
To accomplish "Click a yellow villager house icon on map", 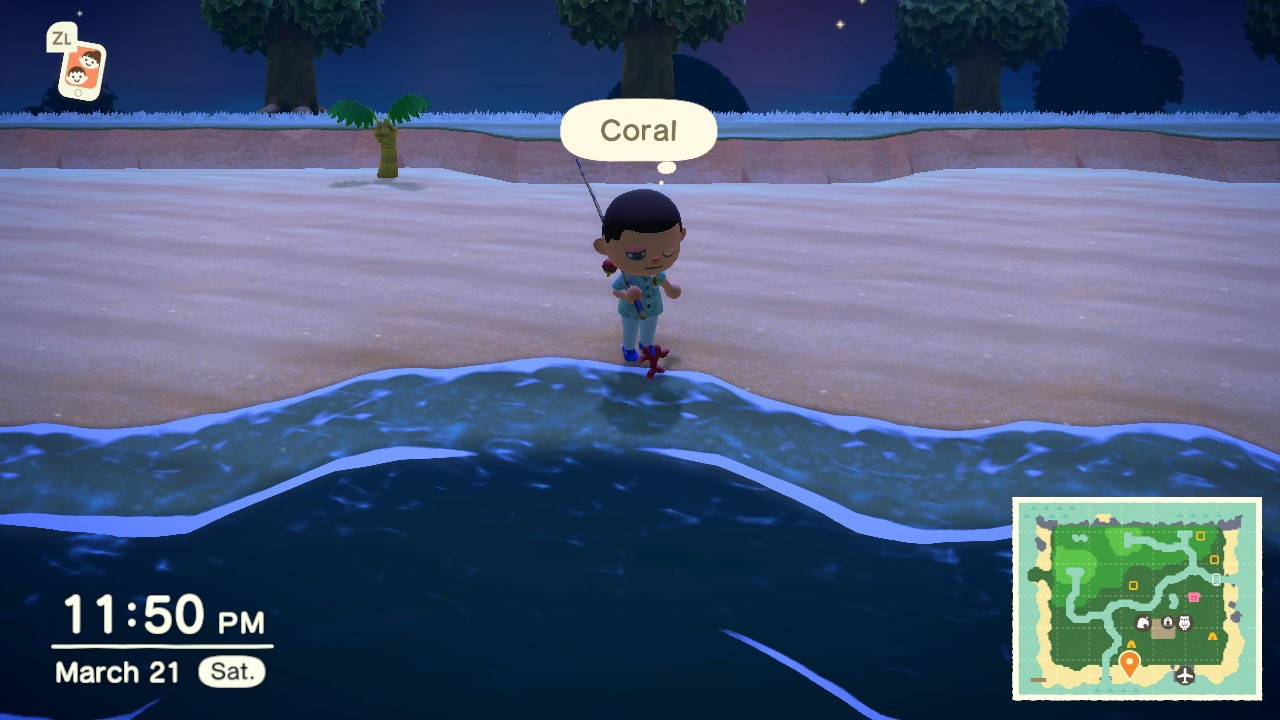I will click(1201, 534).
